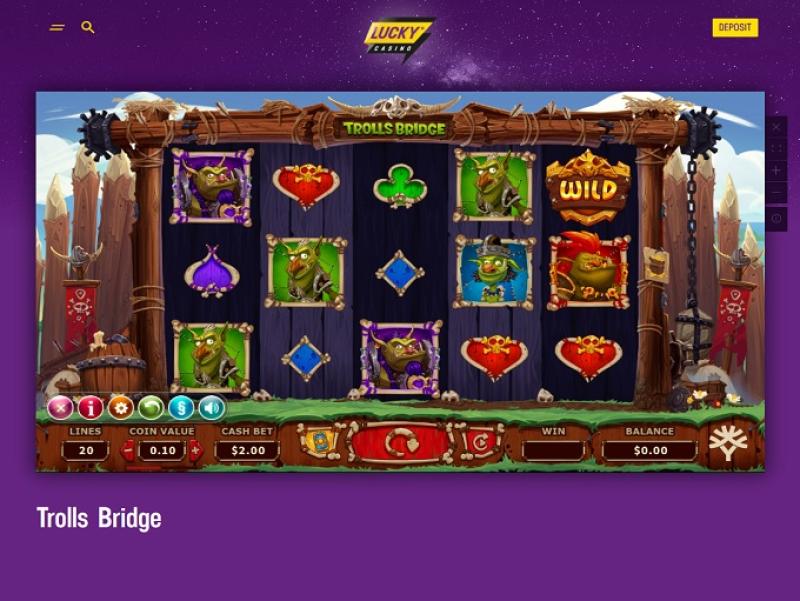Screen dimensions: 800x601
Task: Click the sidebar plus button
Action: 777,171
